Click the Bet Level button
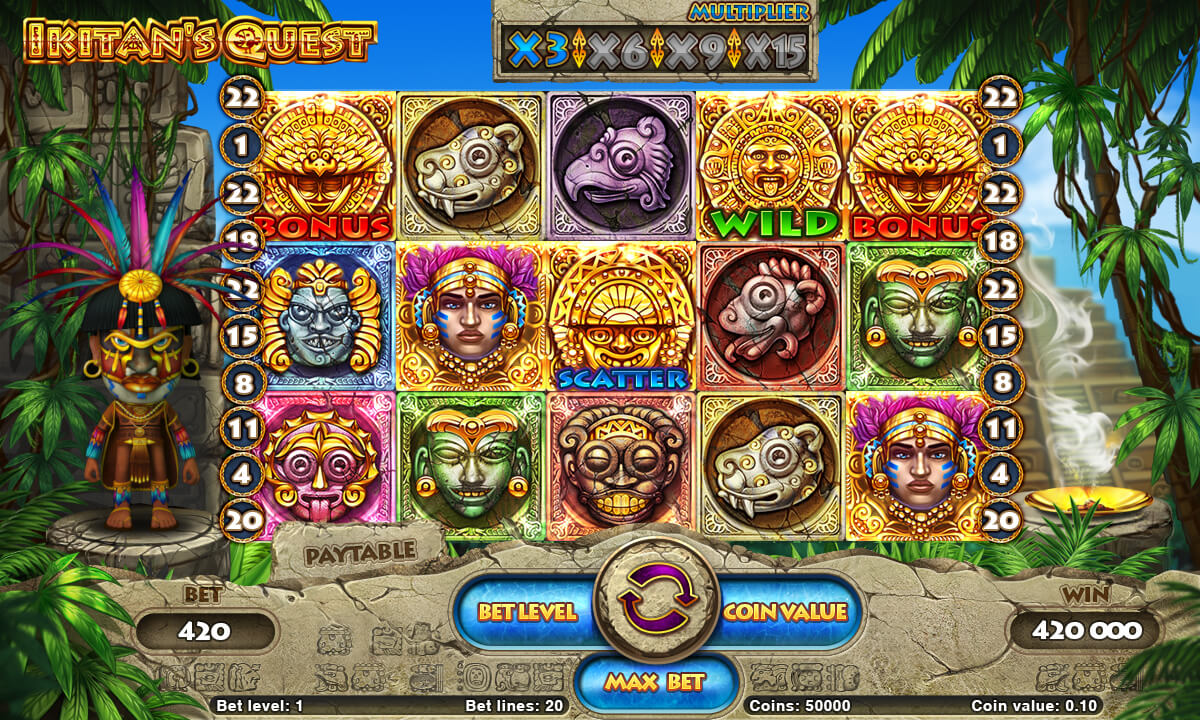The width and height of the screenshot is (1200, 720). pos(527,612)
